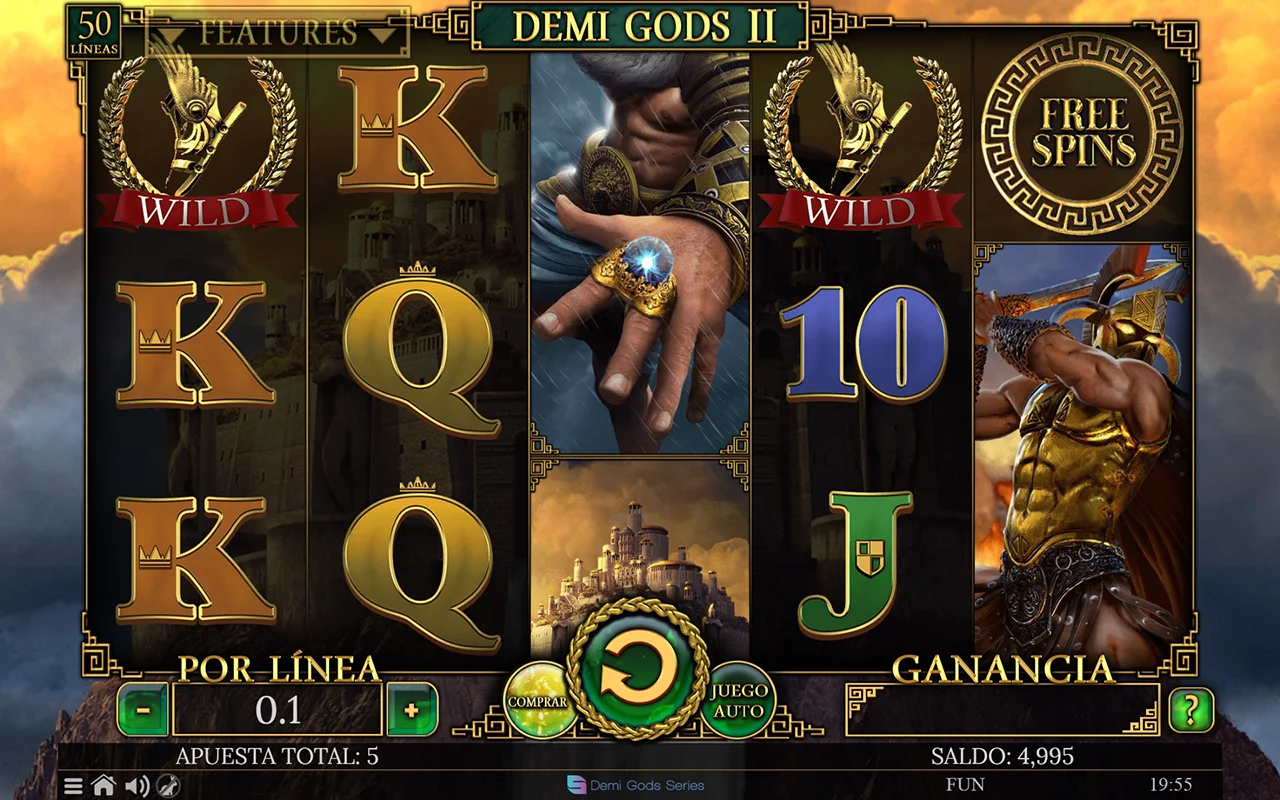Click the 50 Líneas paylines badge
This screenshot has height=800, width=1280.
[x=94, y=32]
